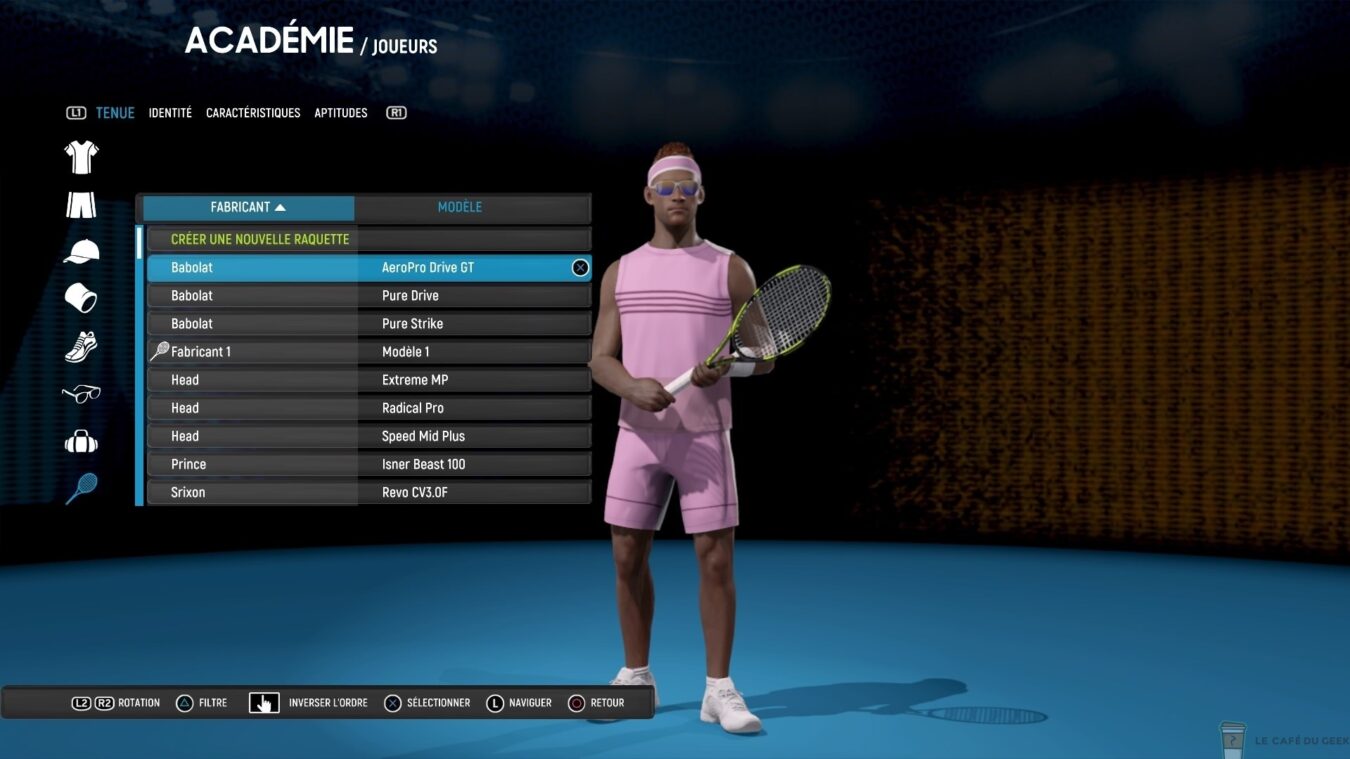Select the cap category icon
1350x759 pixels.
81,252
